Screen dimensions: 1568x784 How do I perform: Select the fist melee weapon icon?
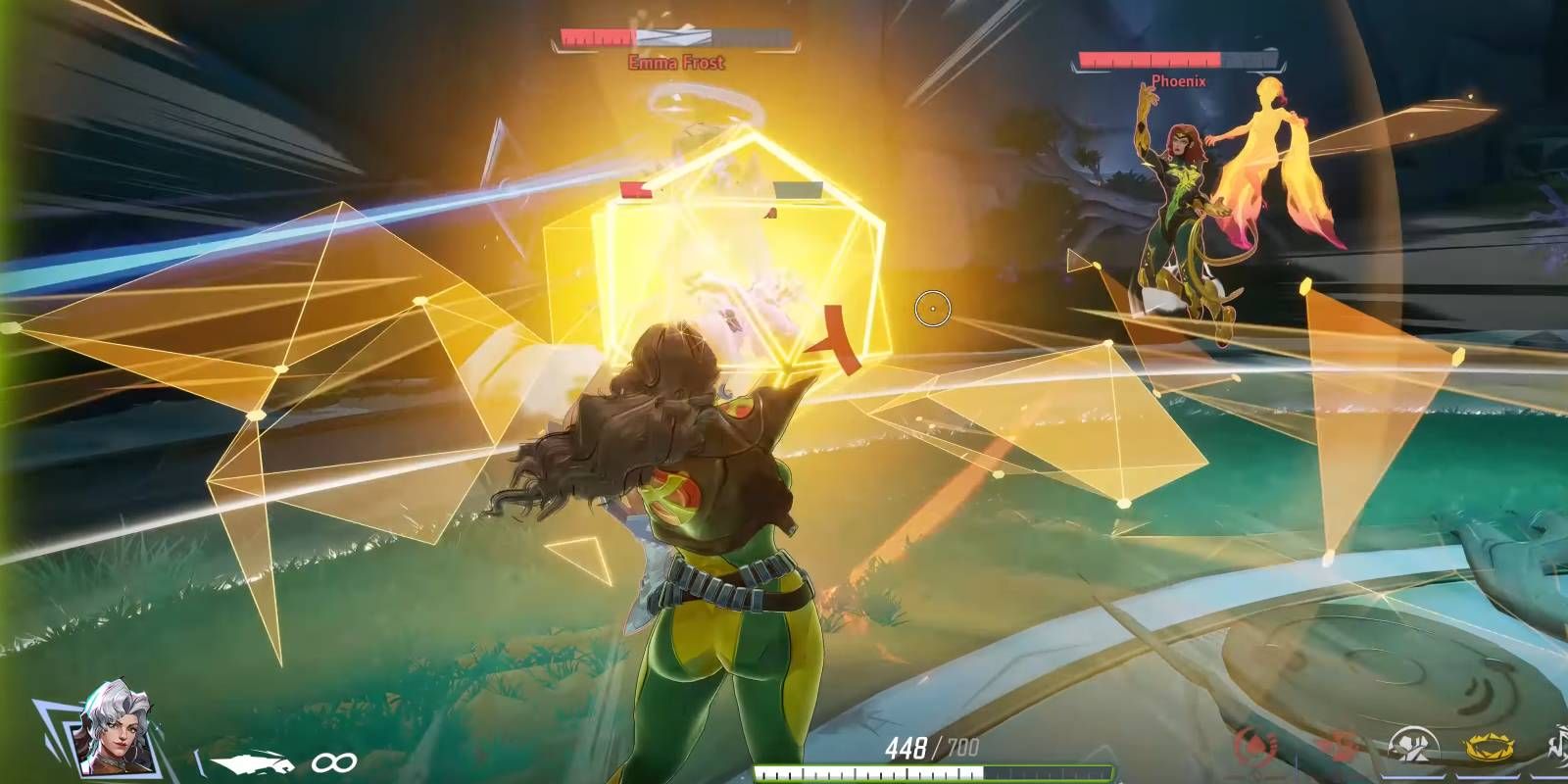251,762
